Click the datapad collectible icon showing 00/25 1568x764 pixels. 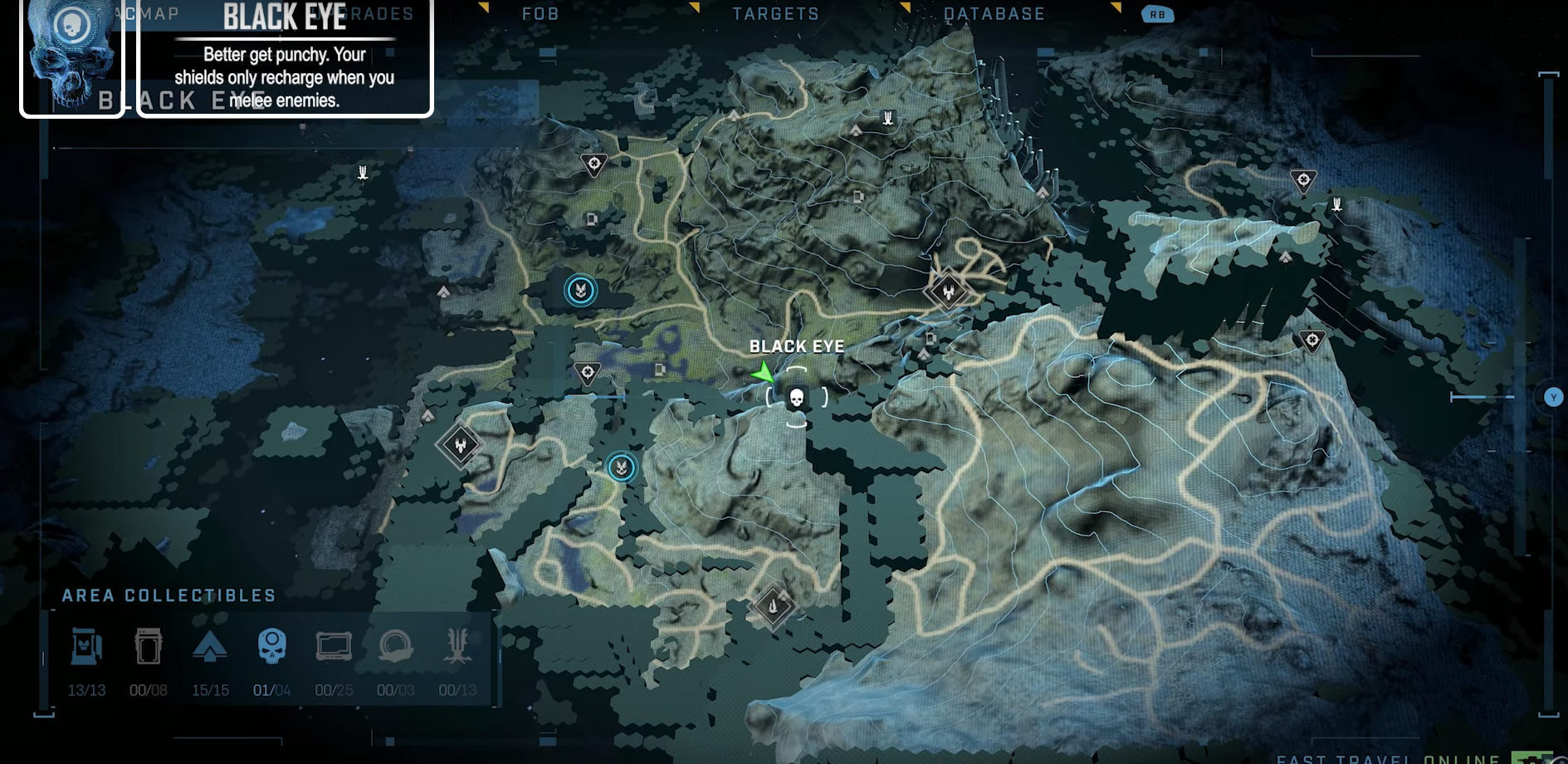click(334, 646)
